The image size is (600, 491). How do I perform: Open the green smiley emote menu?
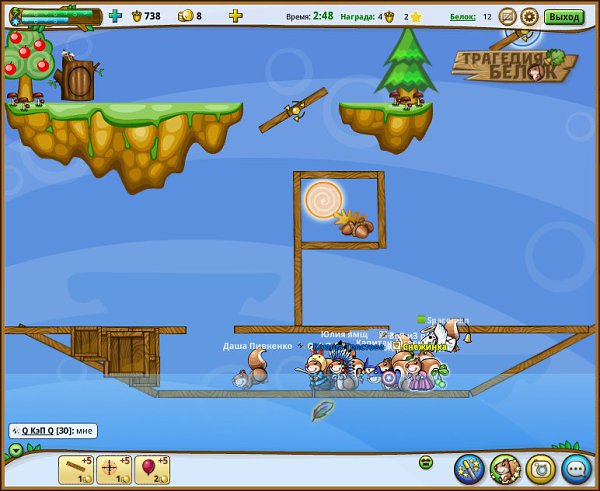point(425,462)
